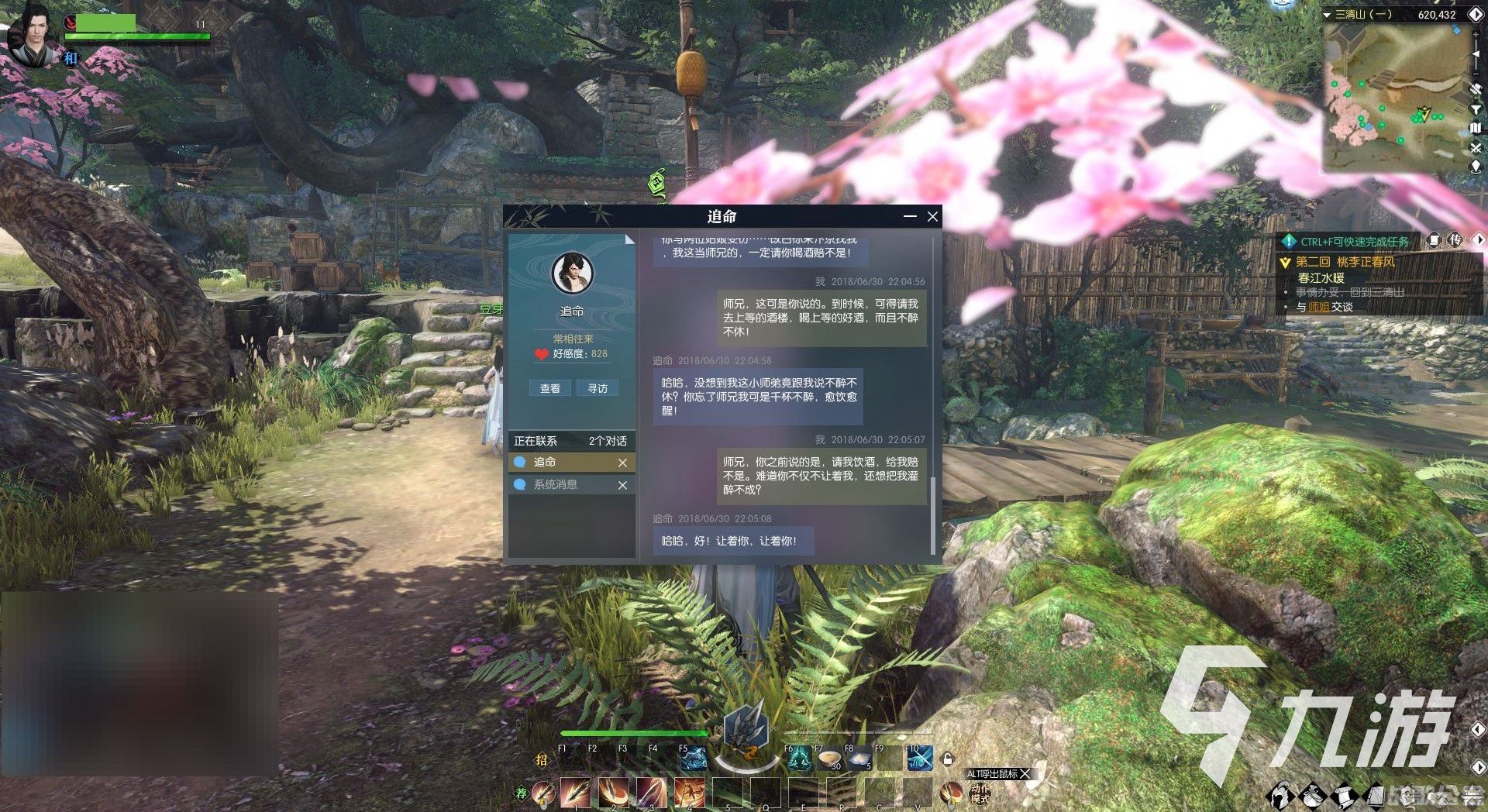Open the character helmet menu icon
The image size is (1488, 812).
pos(1280,795)
